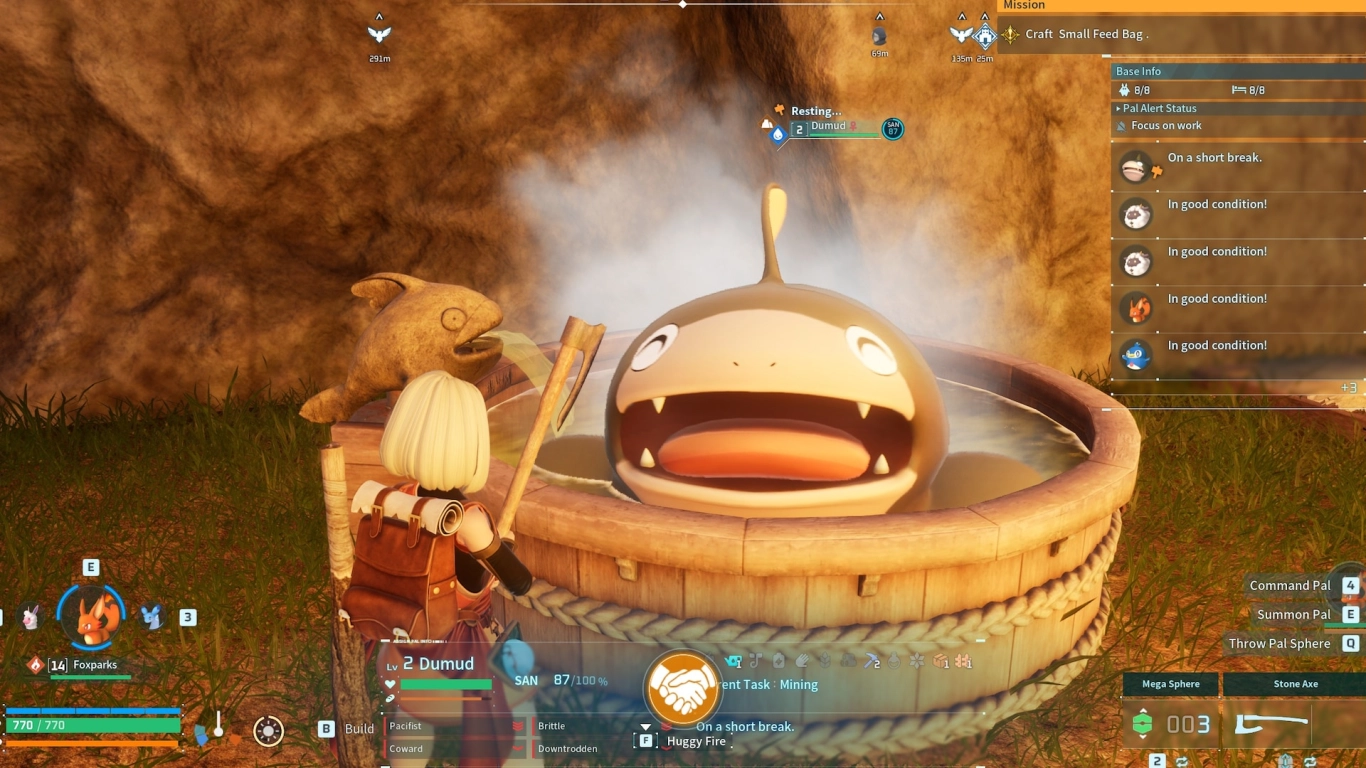Expand the Pal Alert Status header
This screenshot has width=1366, height=768.
pos(1160,108)
